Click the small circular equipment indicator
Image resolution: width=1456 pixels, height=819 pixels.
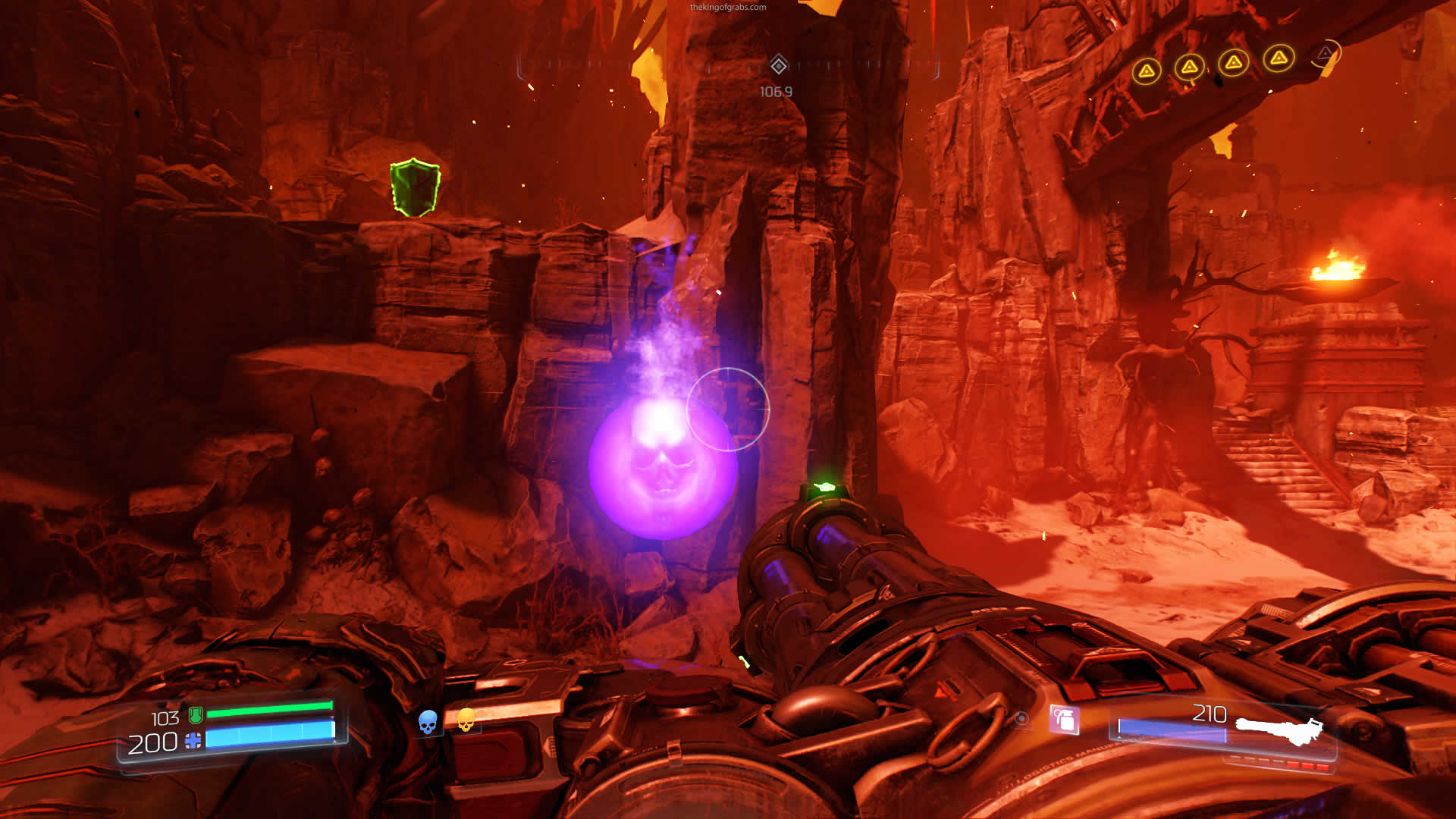1021,718
